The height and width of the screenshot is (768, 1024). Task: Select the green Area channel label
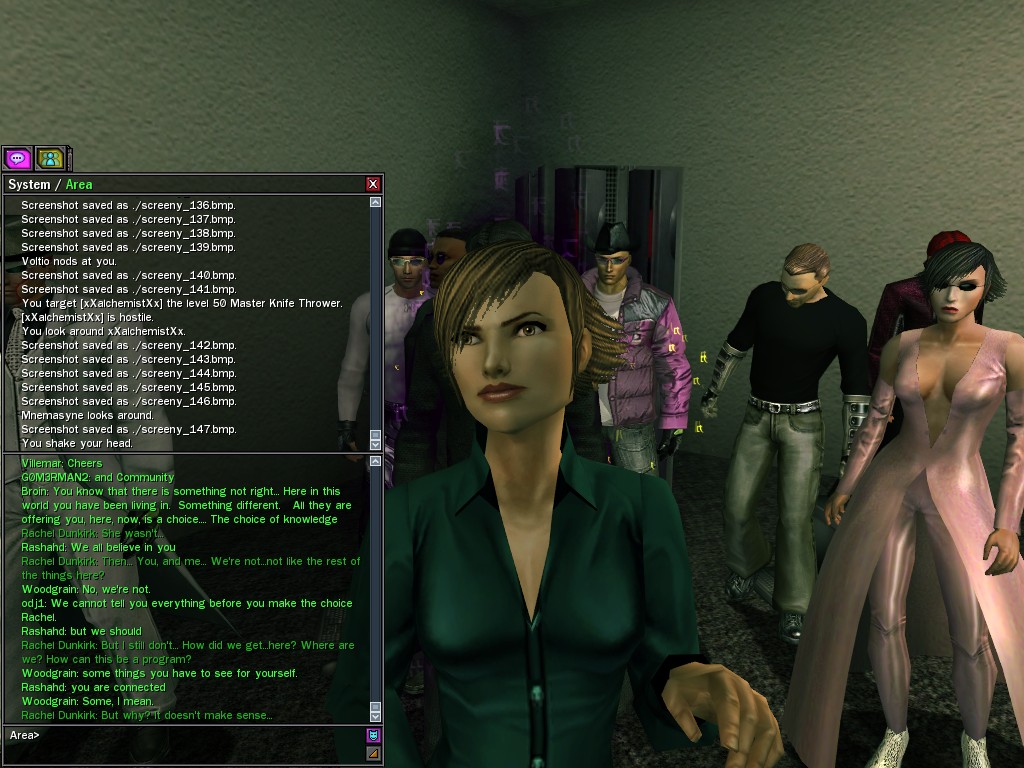click(x=79, y=184)
